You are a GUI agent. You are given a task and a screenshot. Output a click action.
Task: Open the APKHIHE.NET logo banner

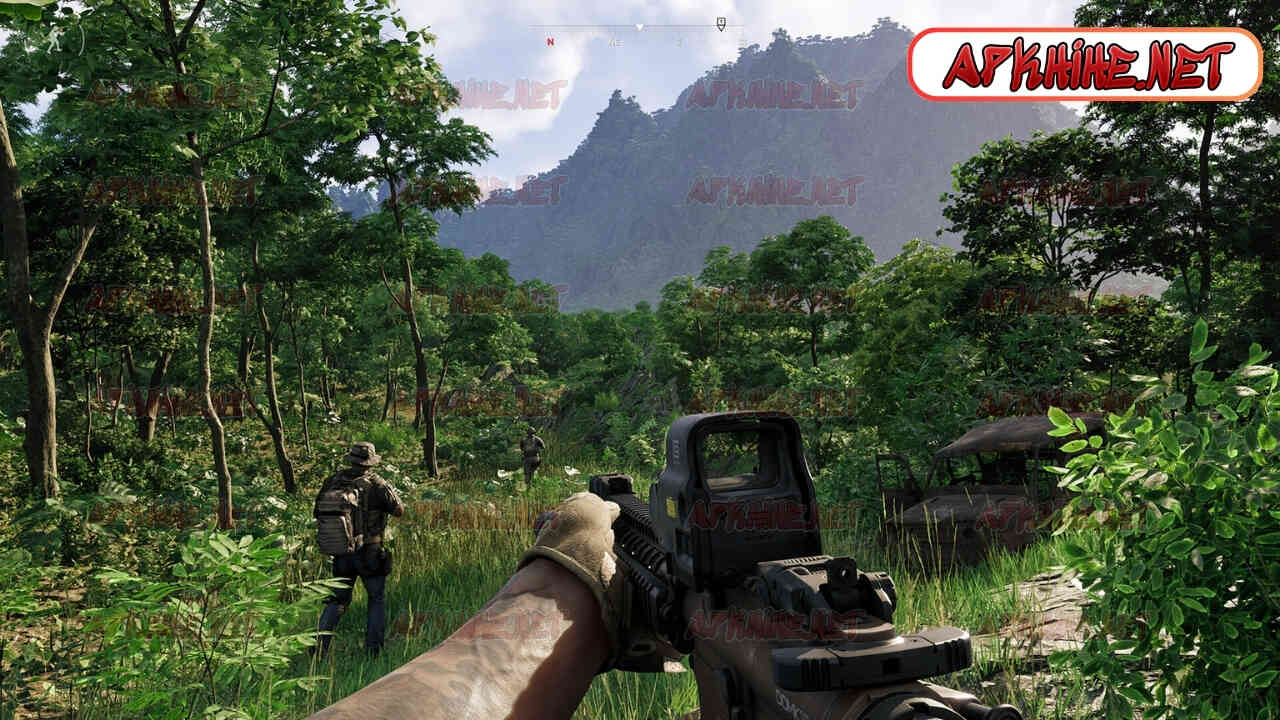(x=1085, y=65)
